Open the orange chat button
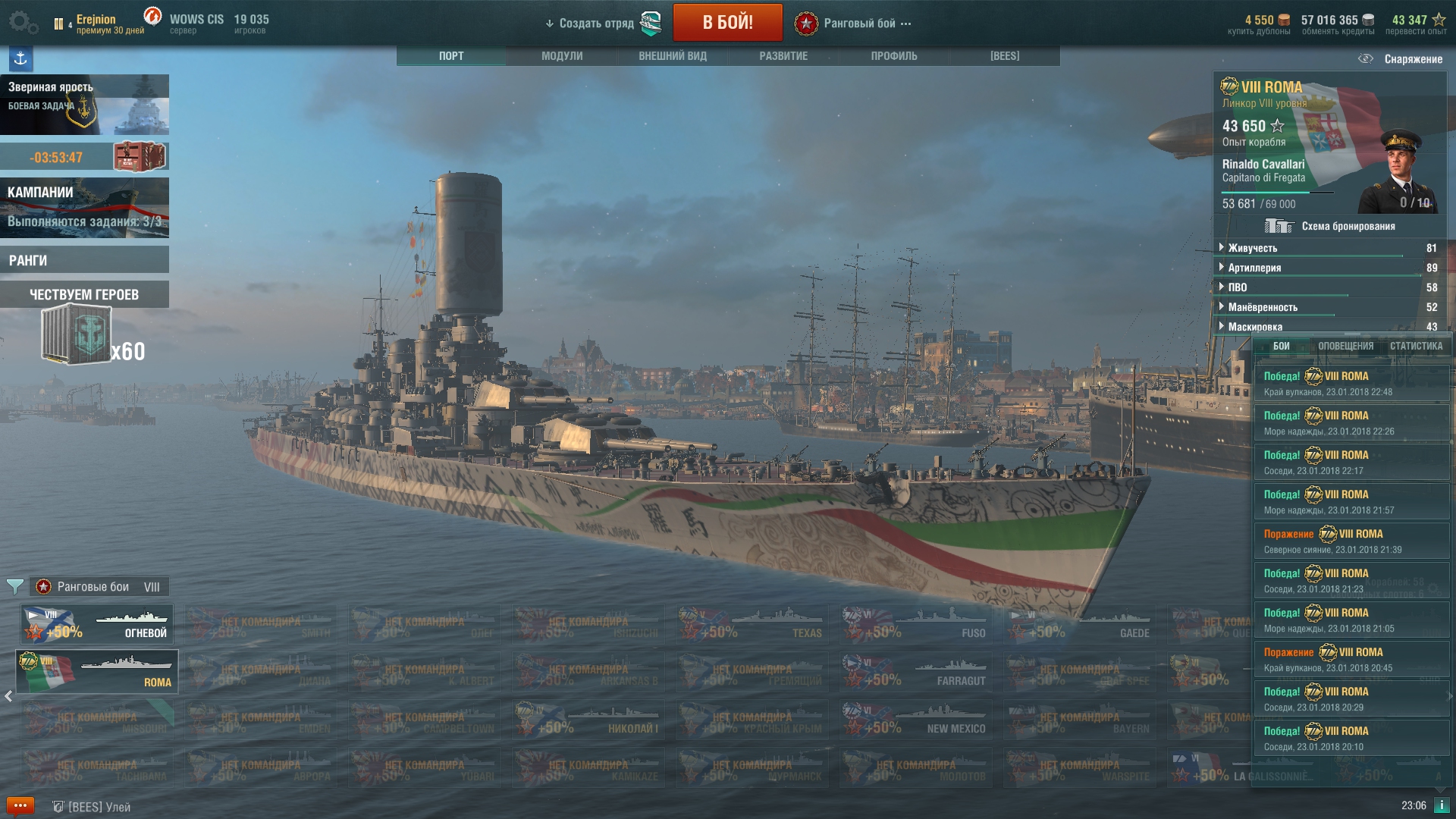The image size is (1456, 819). [20, 805]
